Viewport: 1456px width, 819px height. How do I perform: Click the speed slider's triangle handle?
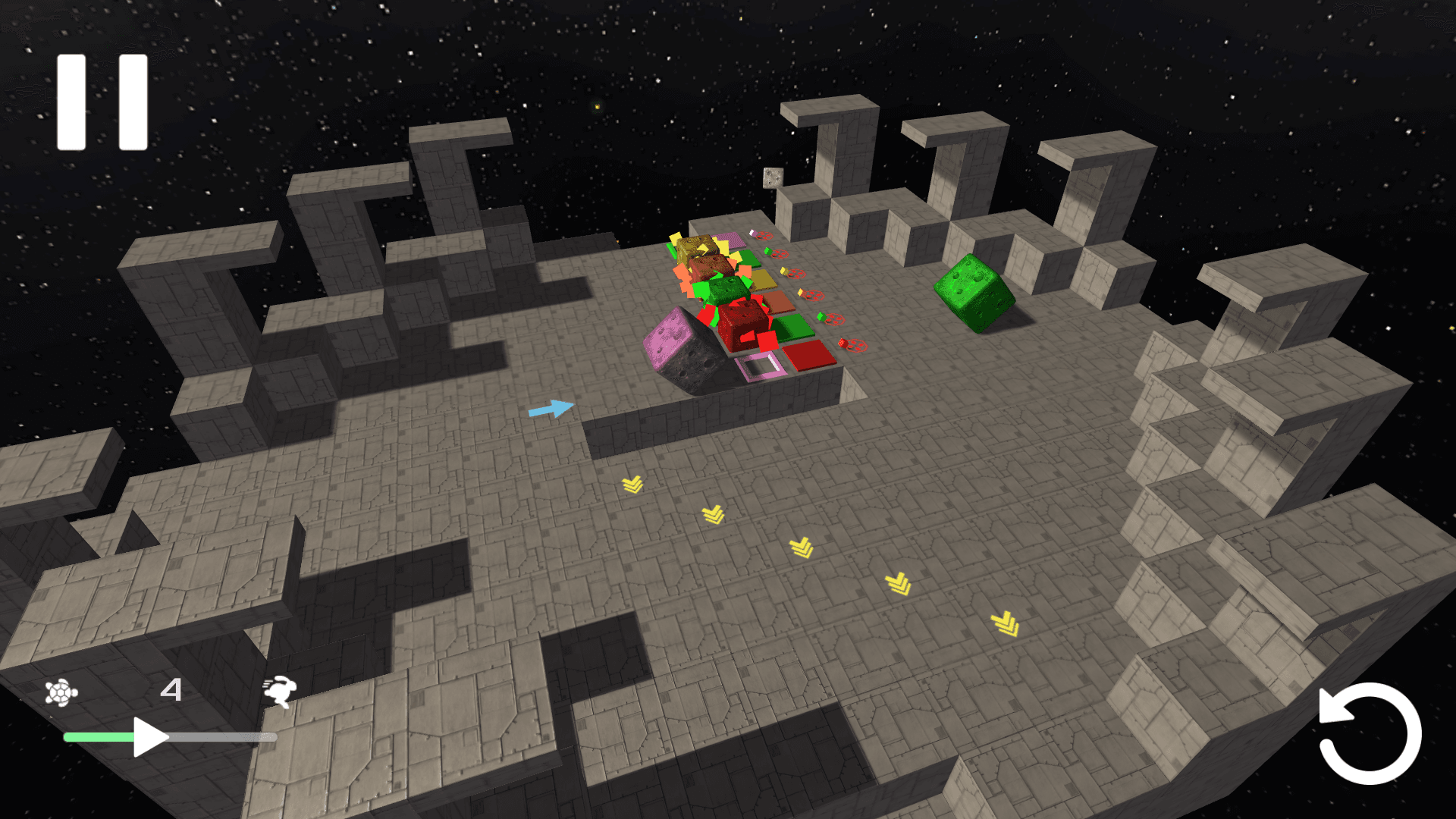click(x=149, y=736)
